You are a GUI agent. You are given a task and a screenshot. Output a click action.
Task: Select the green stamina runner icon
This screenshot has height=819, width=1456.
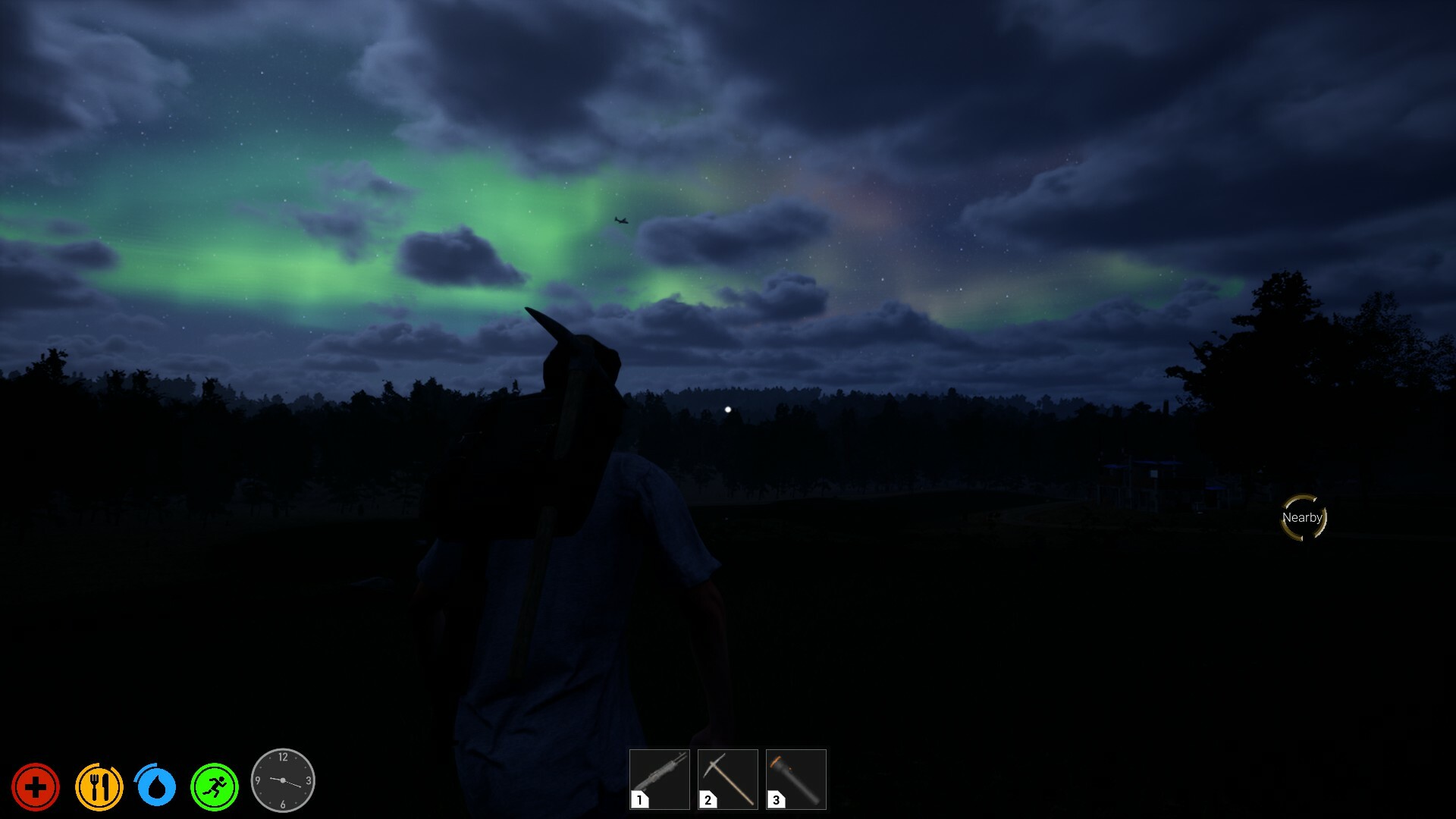[x=216, y=787]
